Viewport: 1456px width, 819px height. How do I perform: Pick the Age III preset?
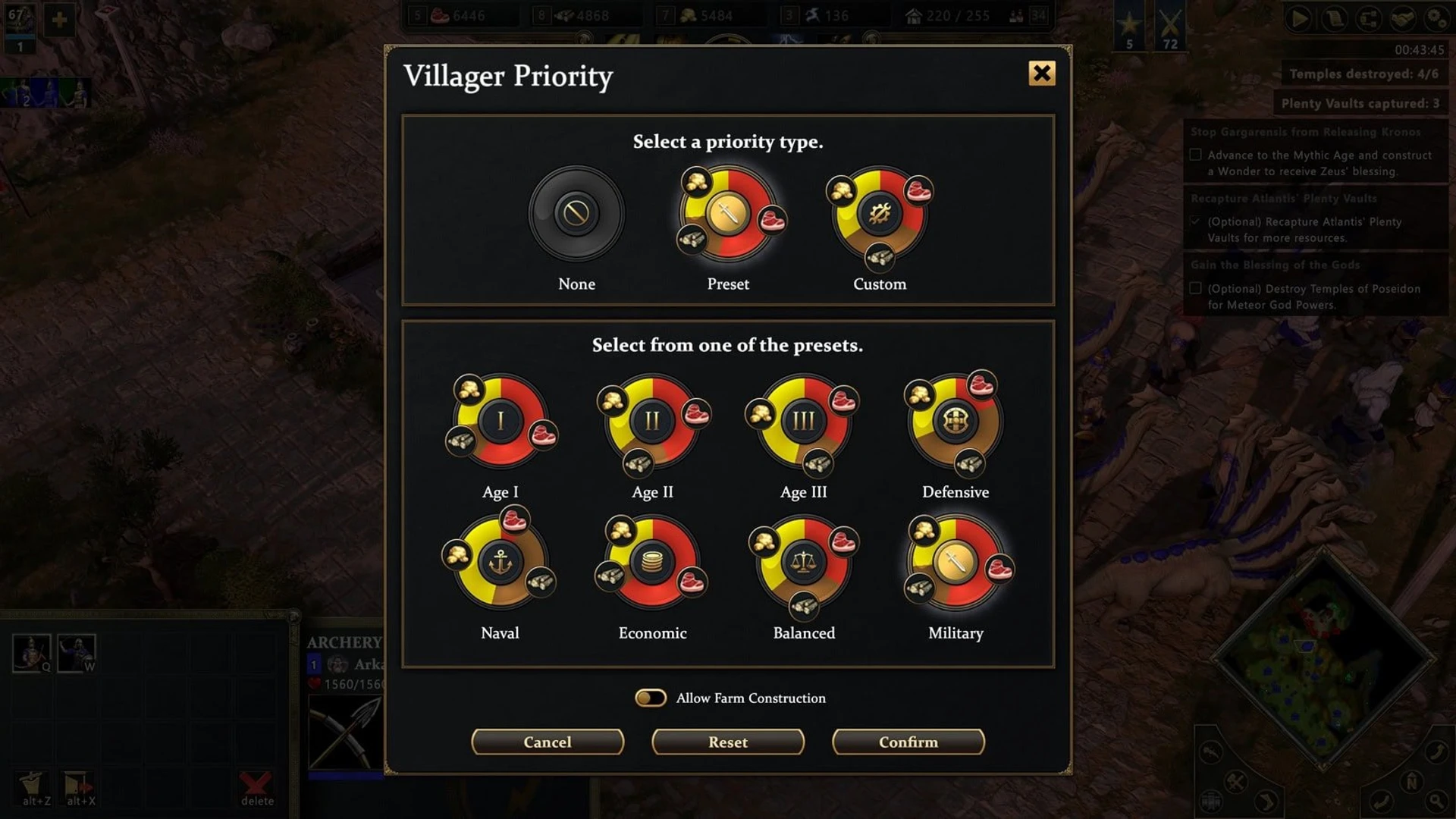coord(804,421)
